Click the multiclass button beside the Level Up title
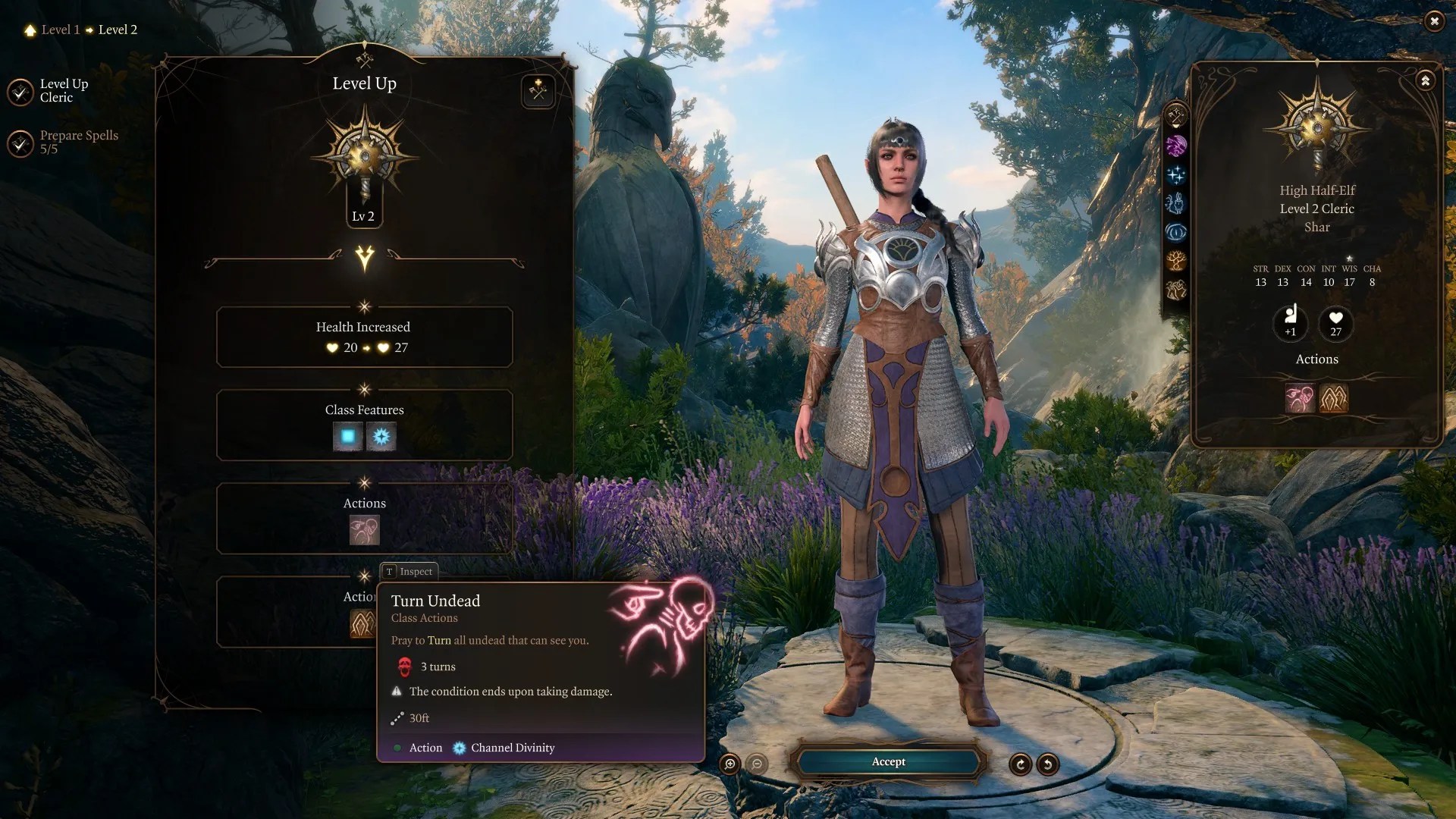 (x=538, y=92)
